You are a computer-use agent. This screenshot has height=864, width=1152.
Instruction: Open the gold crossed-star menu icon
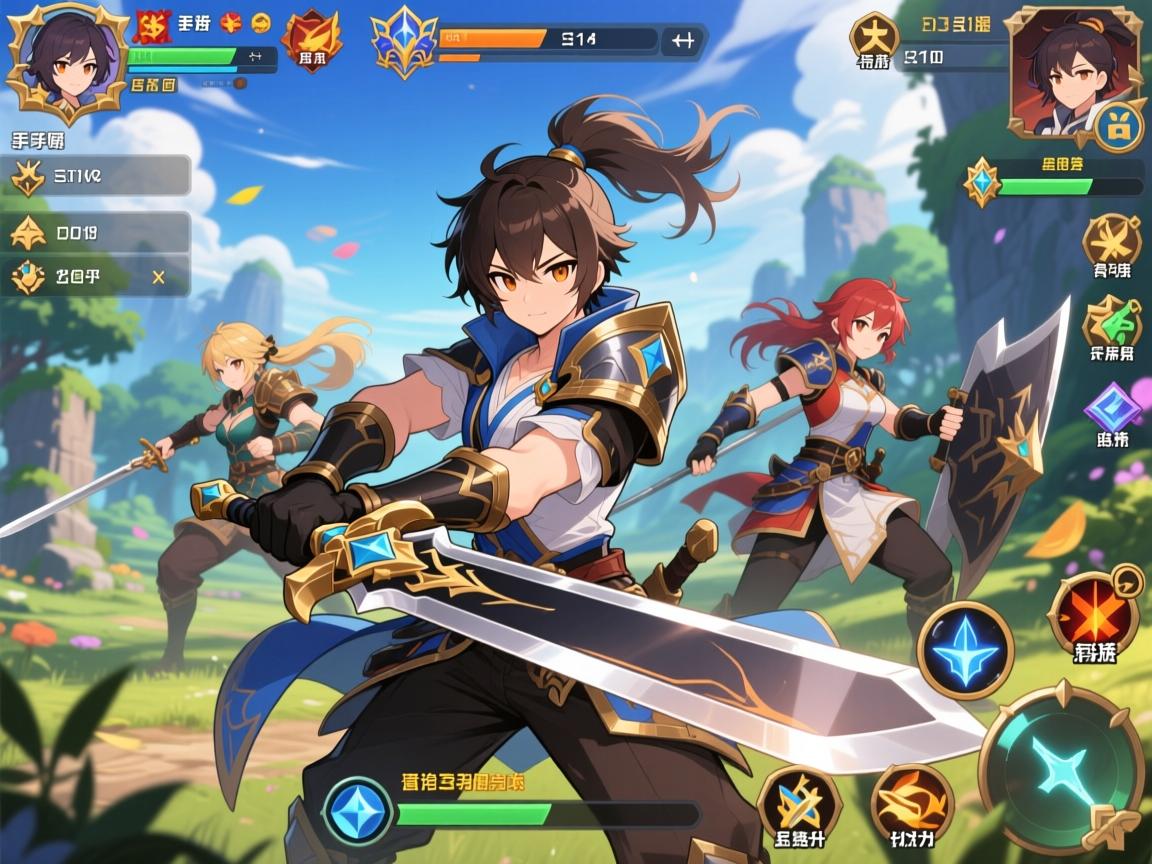pyautogui.click(x=1111, y=241)
